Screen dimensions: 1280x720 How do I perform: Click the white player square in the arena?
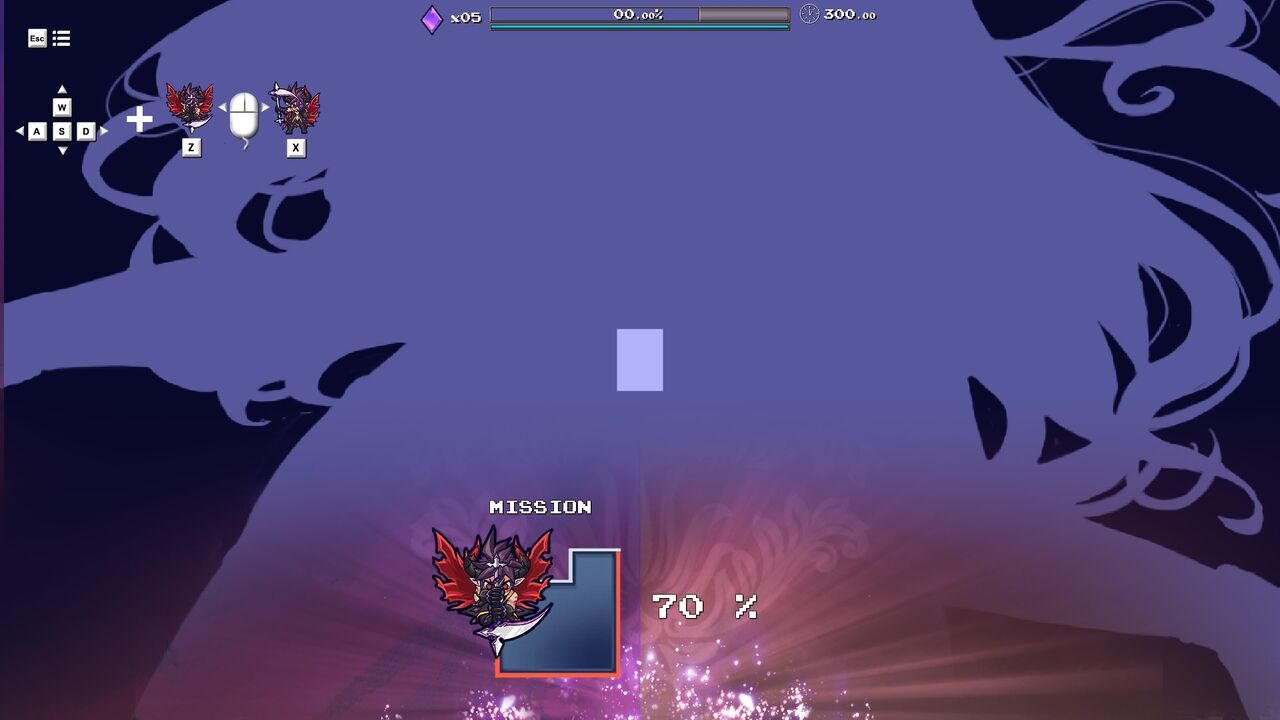(640, 360)
